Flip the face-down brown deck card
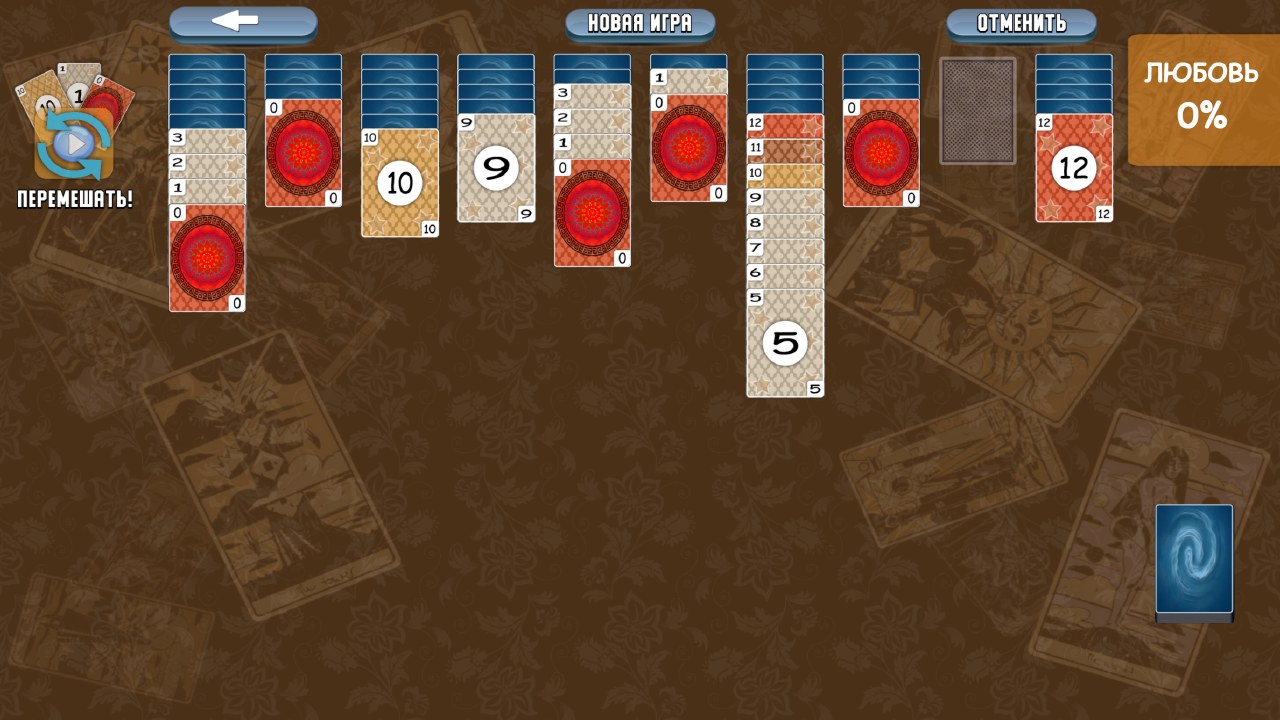The image size is (1280, 720). (978, 108)
